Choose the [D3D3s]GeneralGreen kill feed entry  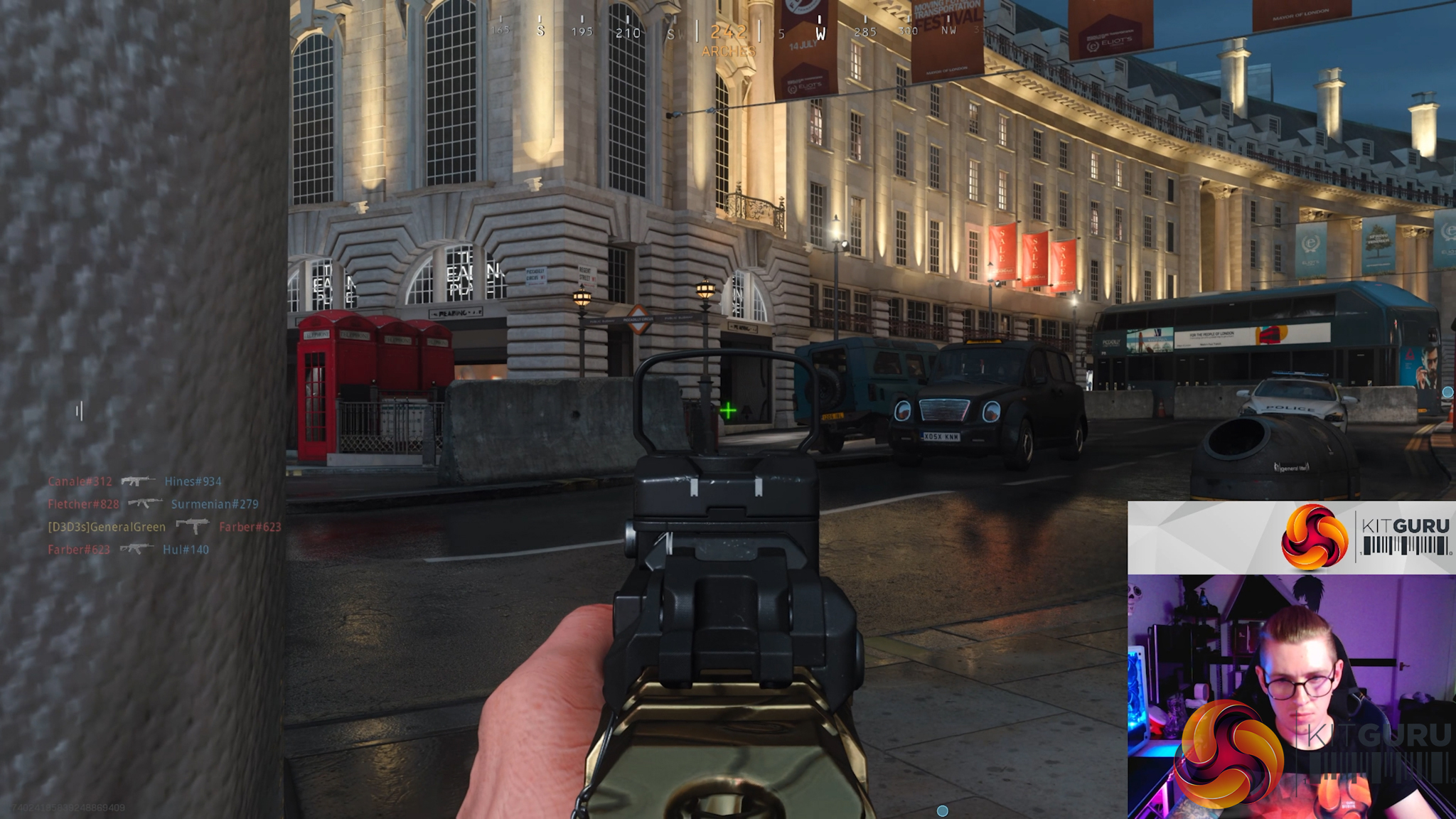[x=107, y=527]
